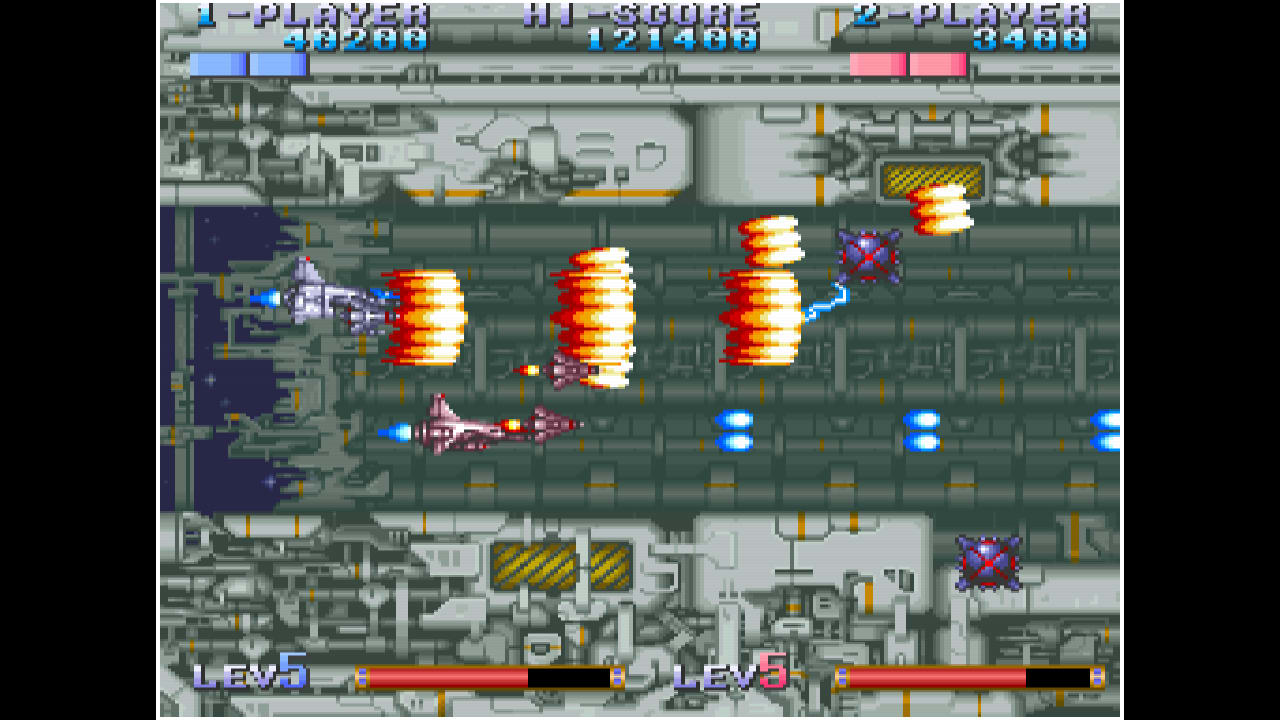
Task: Click the enemy mine at bottom right
Action: click(x=988, y=562)
